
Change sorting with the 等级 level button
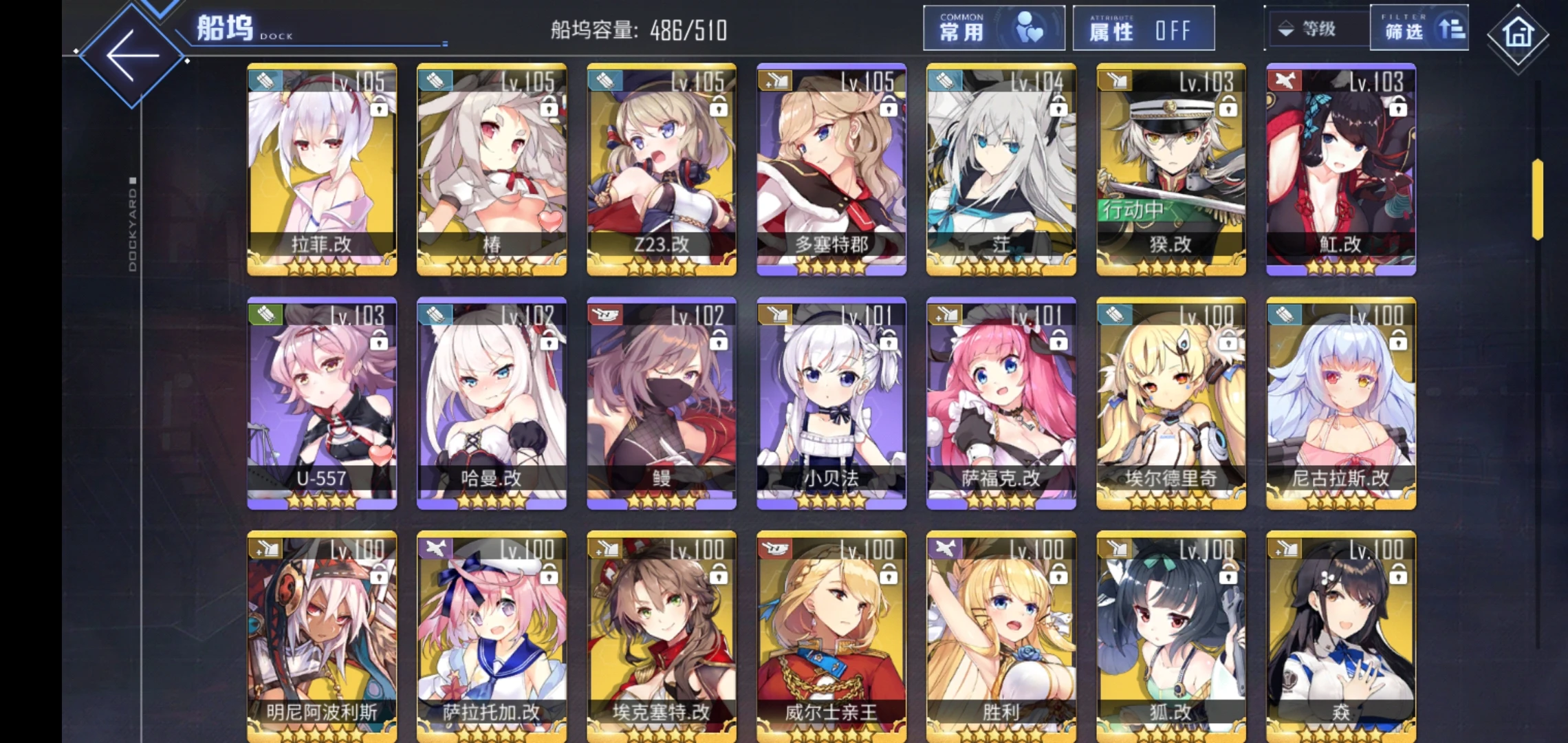1315,29
